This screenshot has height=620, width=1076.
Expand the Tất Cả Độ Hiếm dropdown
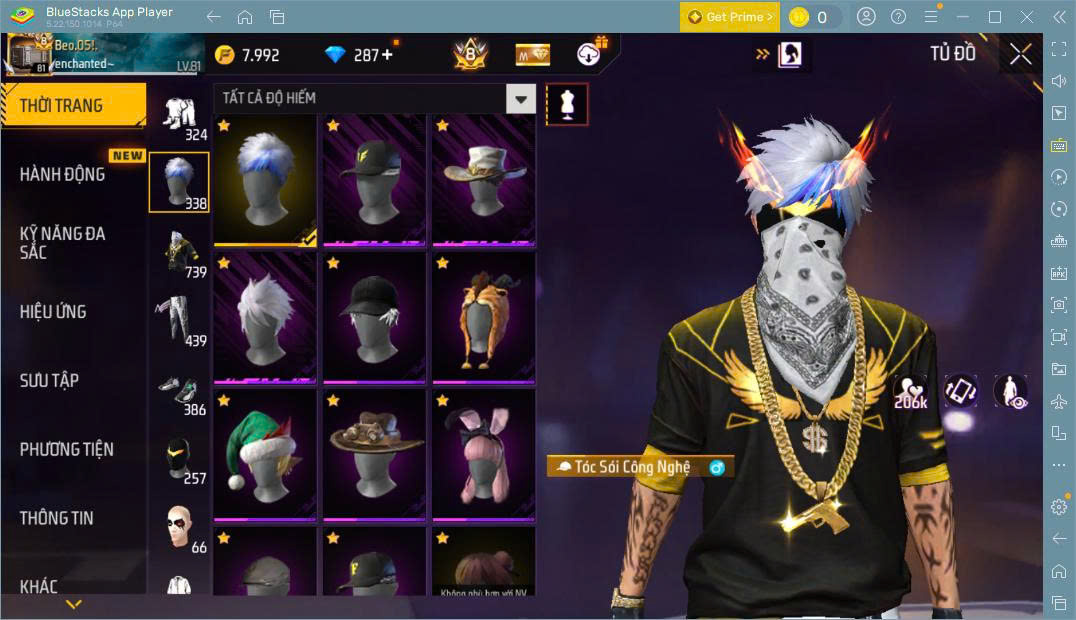coord(520,98)
